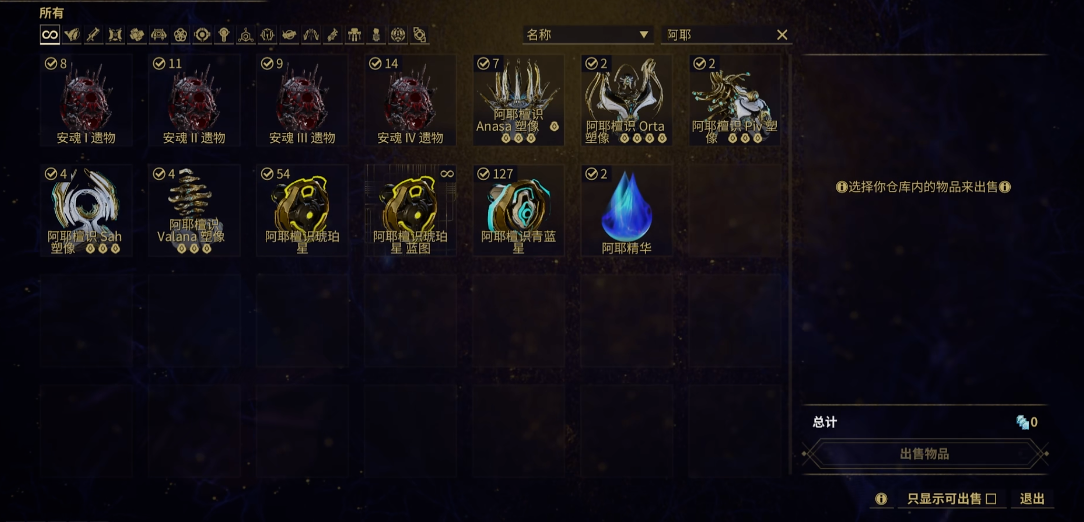Clear the search box with the X

click(x=782, y=35)
